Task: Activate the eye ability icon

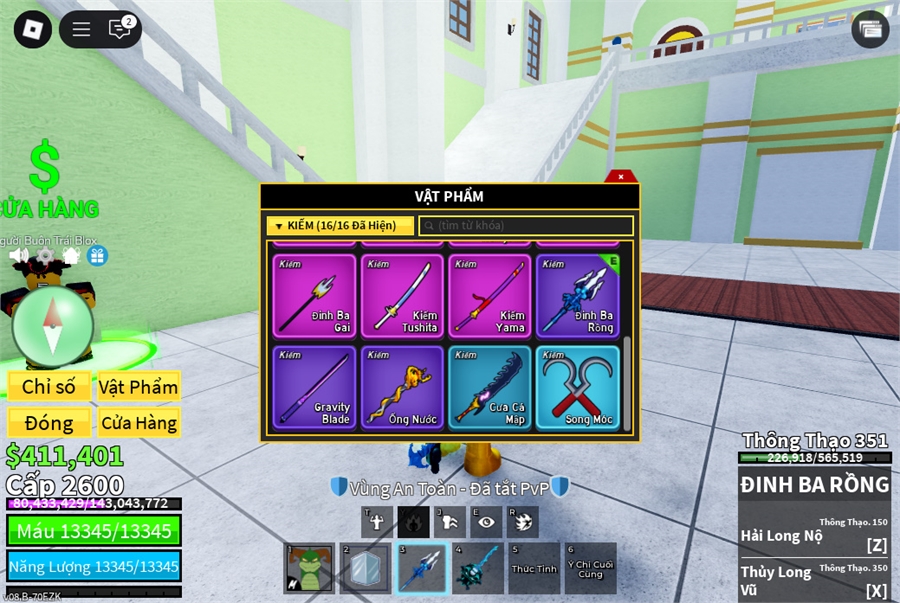Action: 486,521
